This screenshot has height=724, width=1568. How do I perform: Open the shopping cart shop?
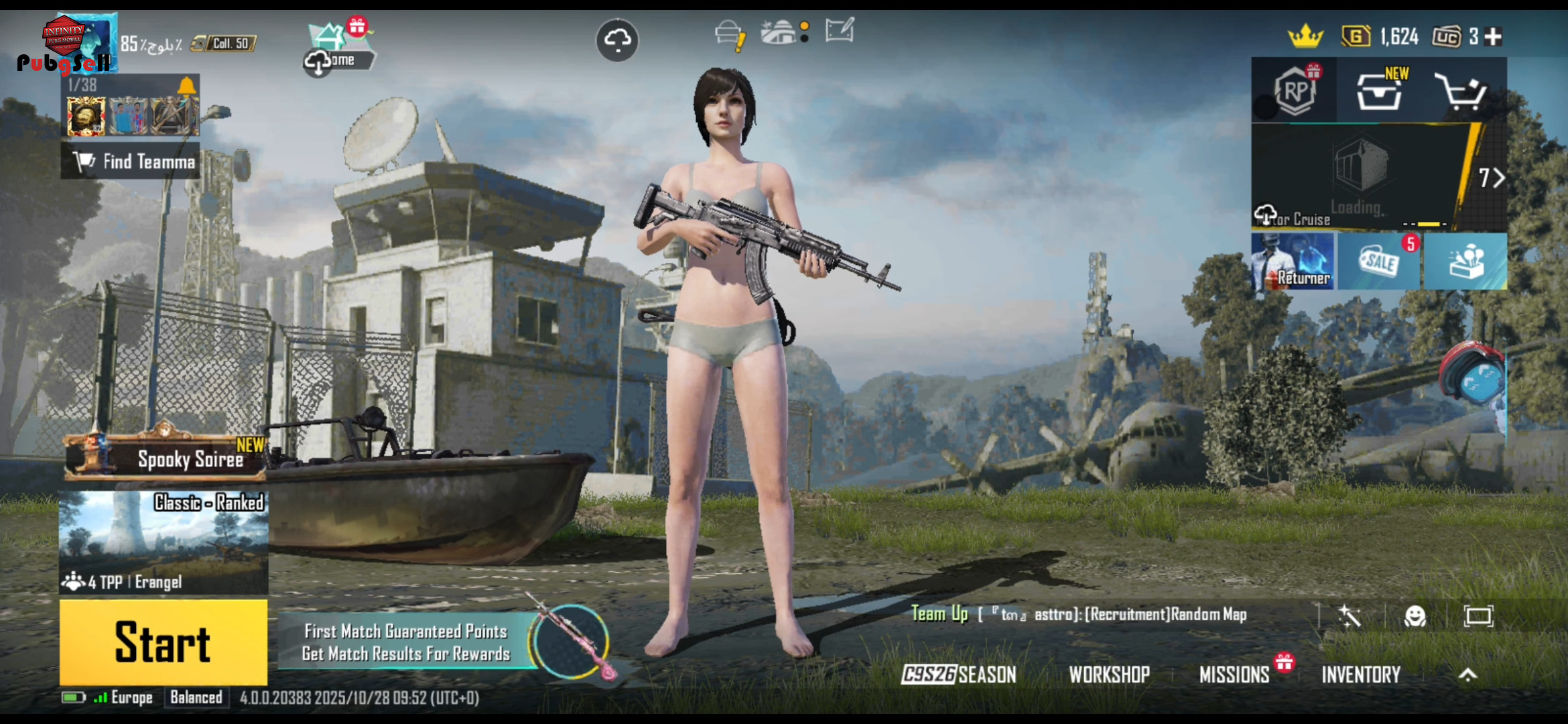[x=1461, y=92]
